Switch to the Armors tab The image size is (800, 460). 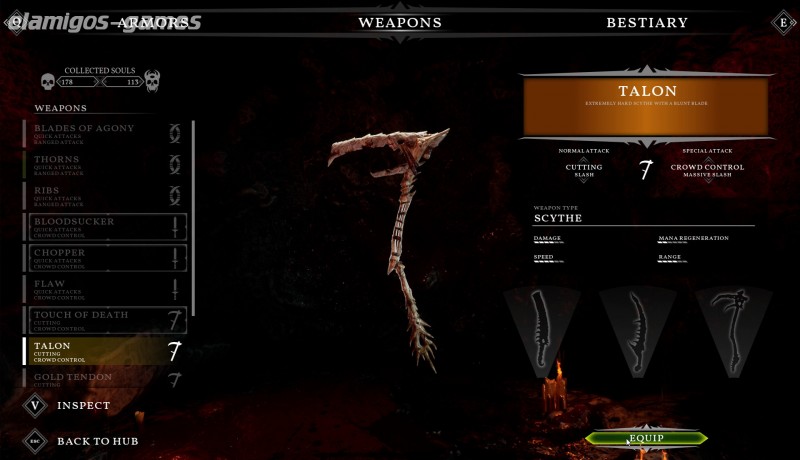[x=152, y=22]
